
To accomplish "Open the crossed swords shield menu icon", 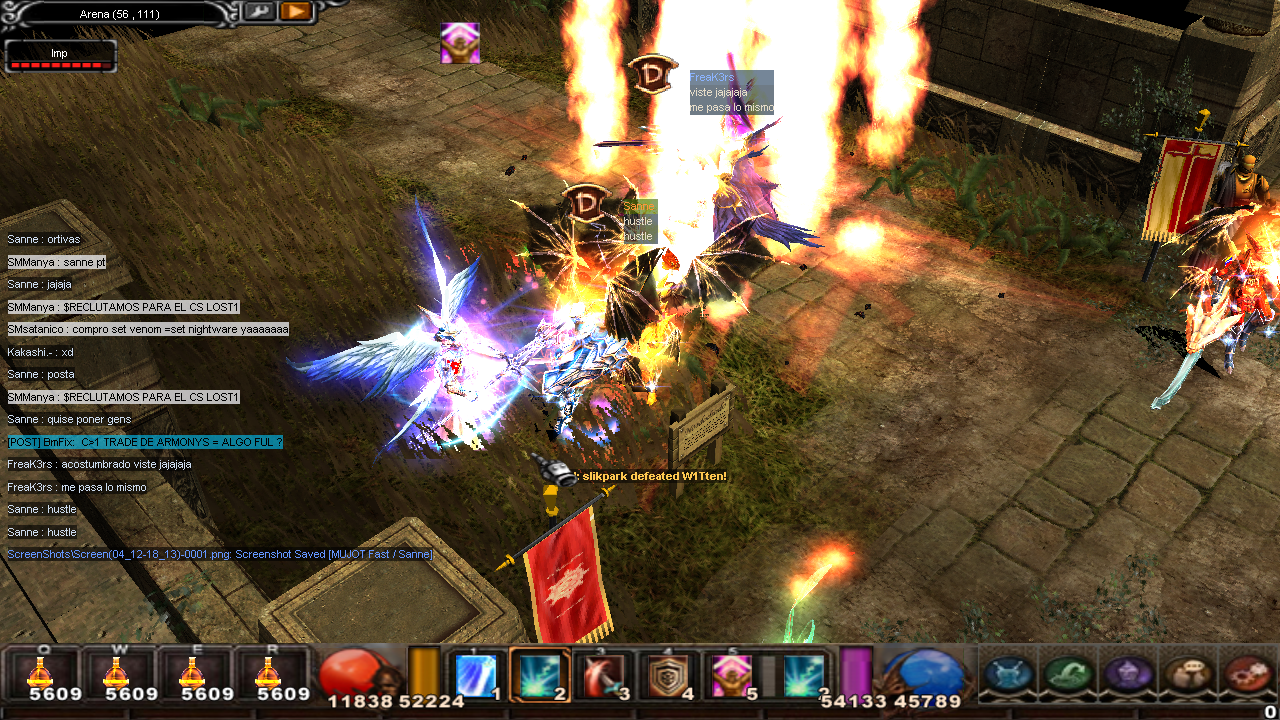I will pyautogui.click(x=1009, y=675).
